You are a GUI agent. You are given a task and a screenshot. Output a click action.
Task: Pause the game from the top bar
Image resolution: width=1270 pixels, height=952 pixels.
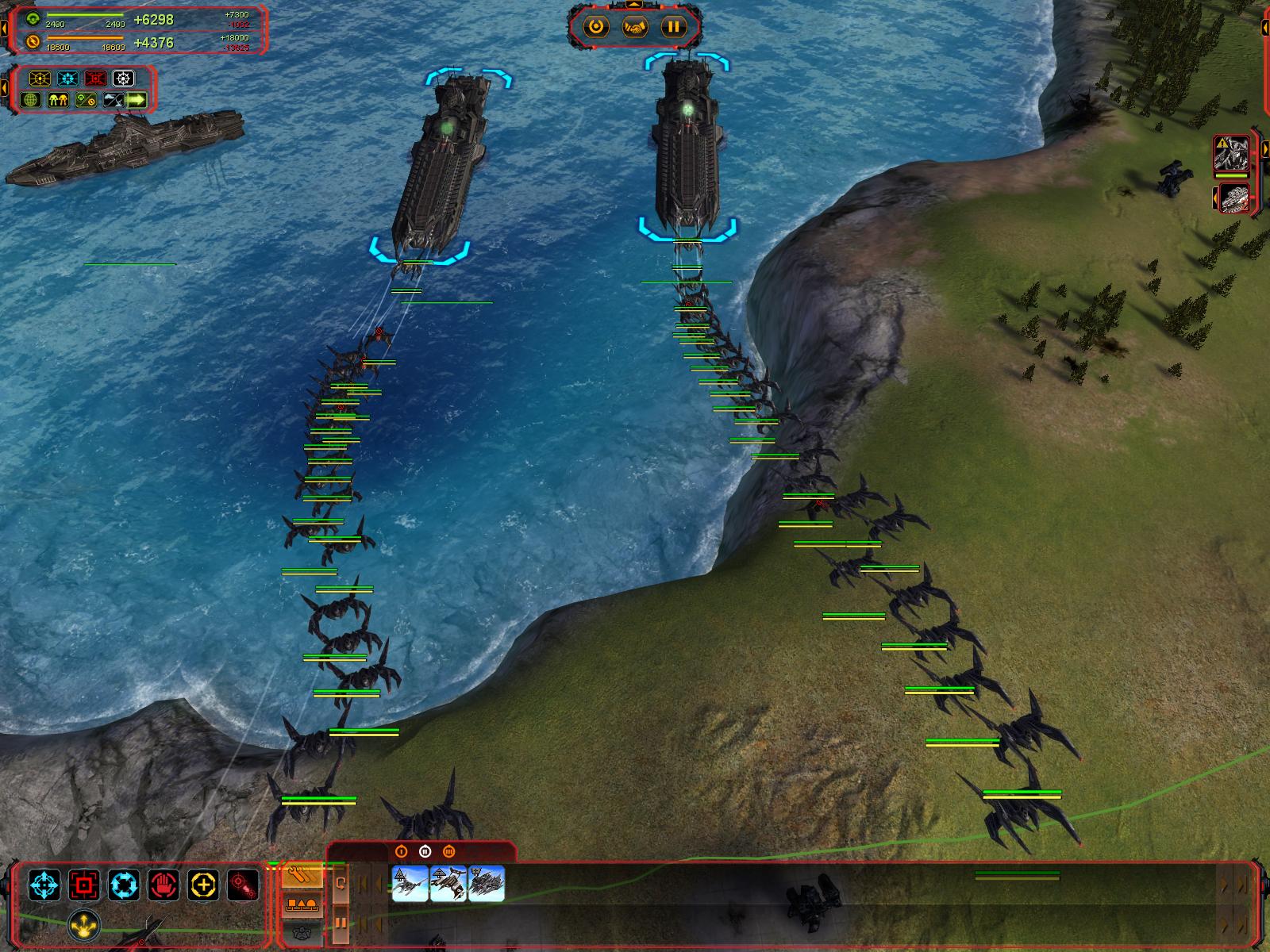coord(673,27)
